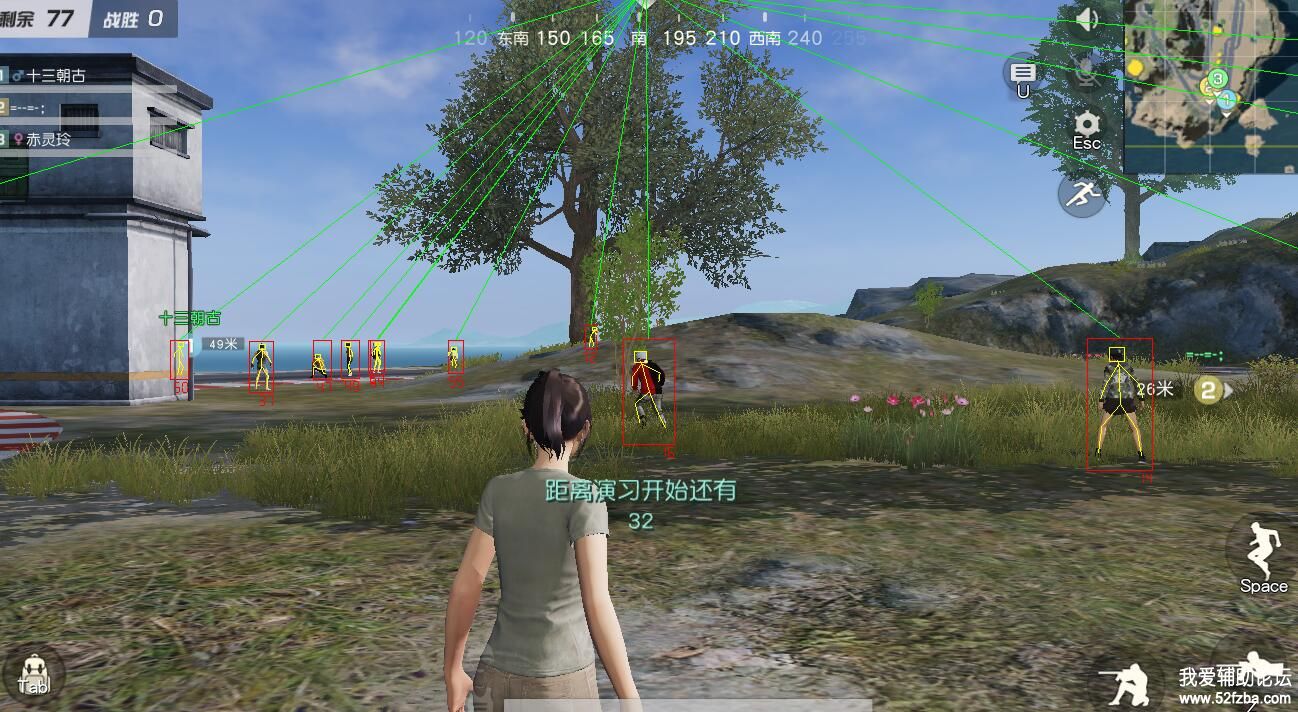Toggle the speaker volume icon
The image size is (1298, 712).
click(1087, 18)
